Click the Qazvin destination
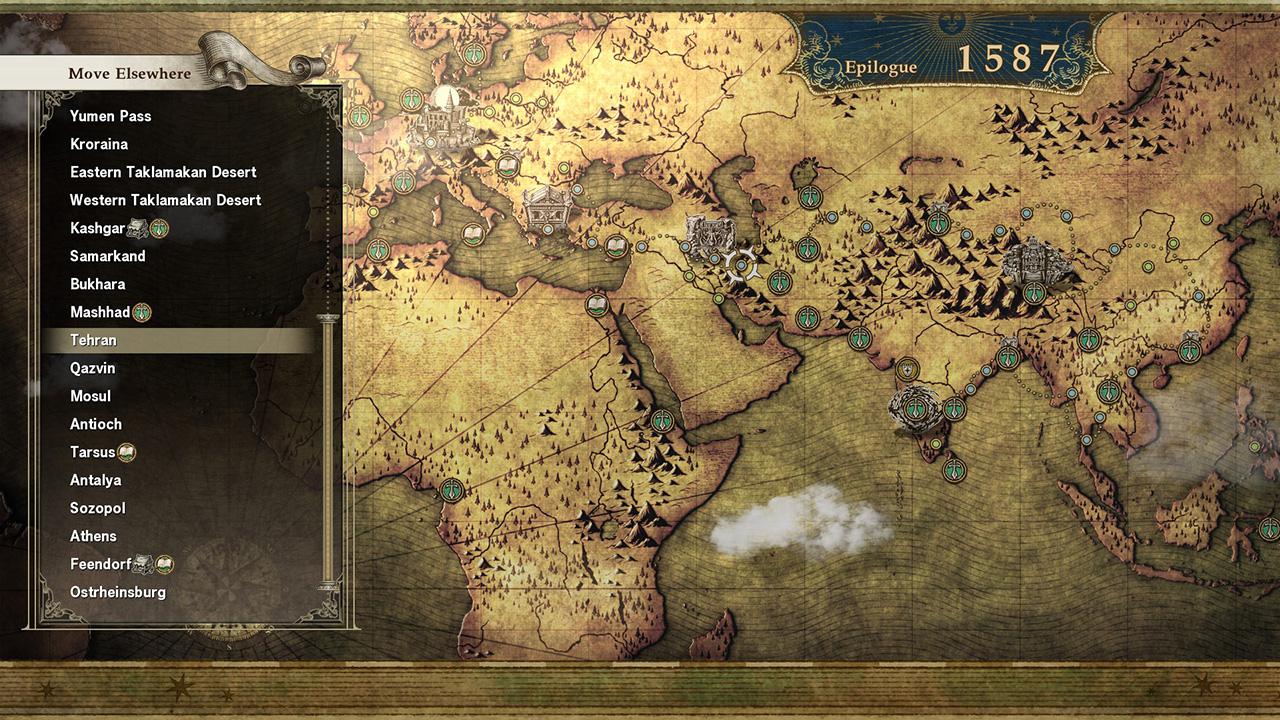The image size is (1280, 720). point(93,368)
